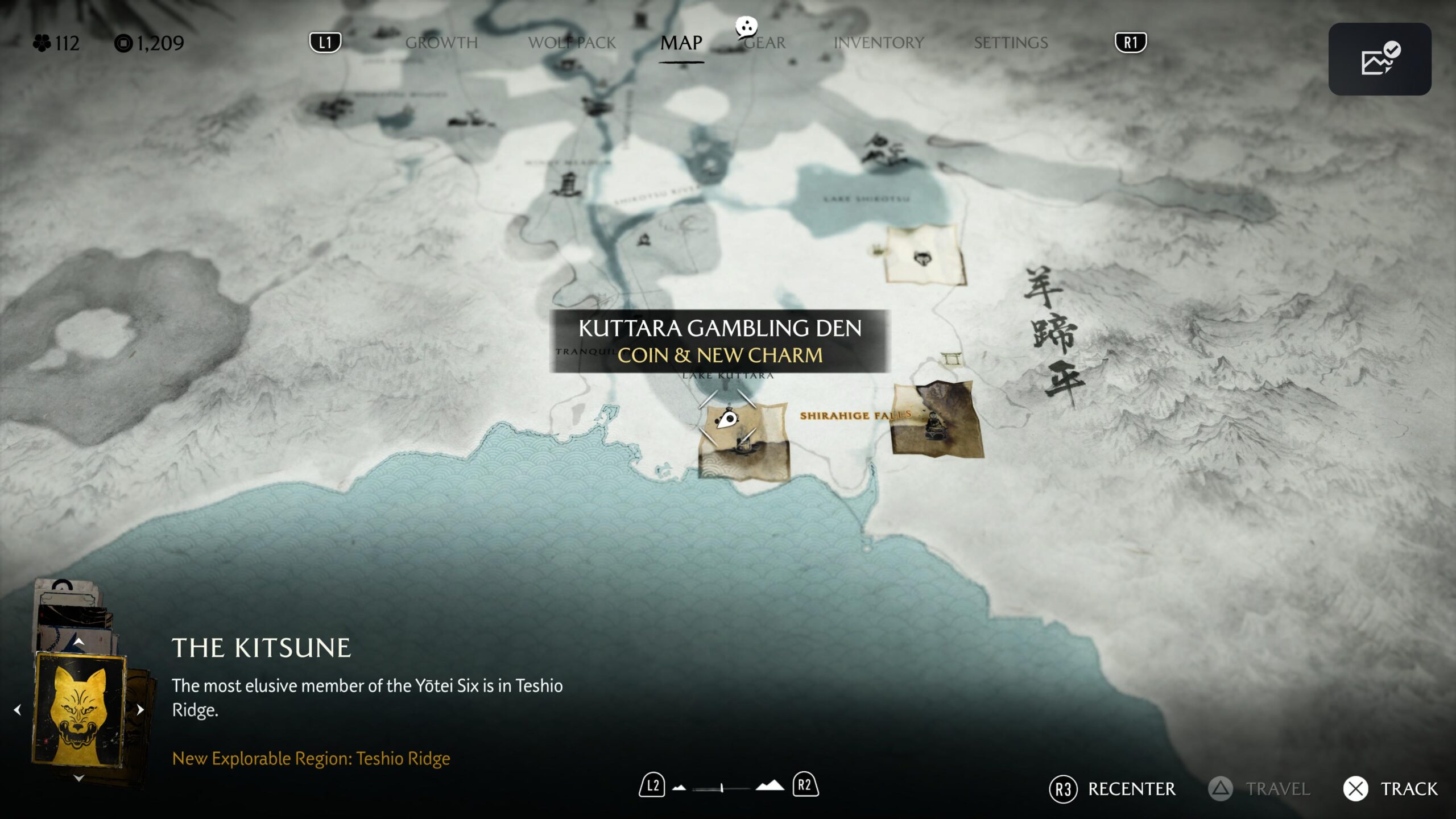Go to the Gear tab
The image size is (1456, 819).
765,43
